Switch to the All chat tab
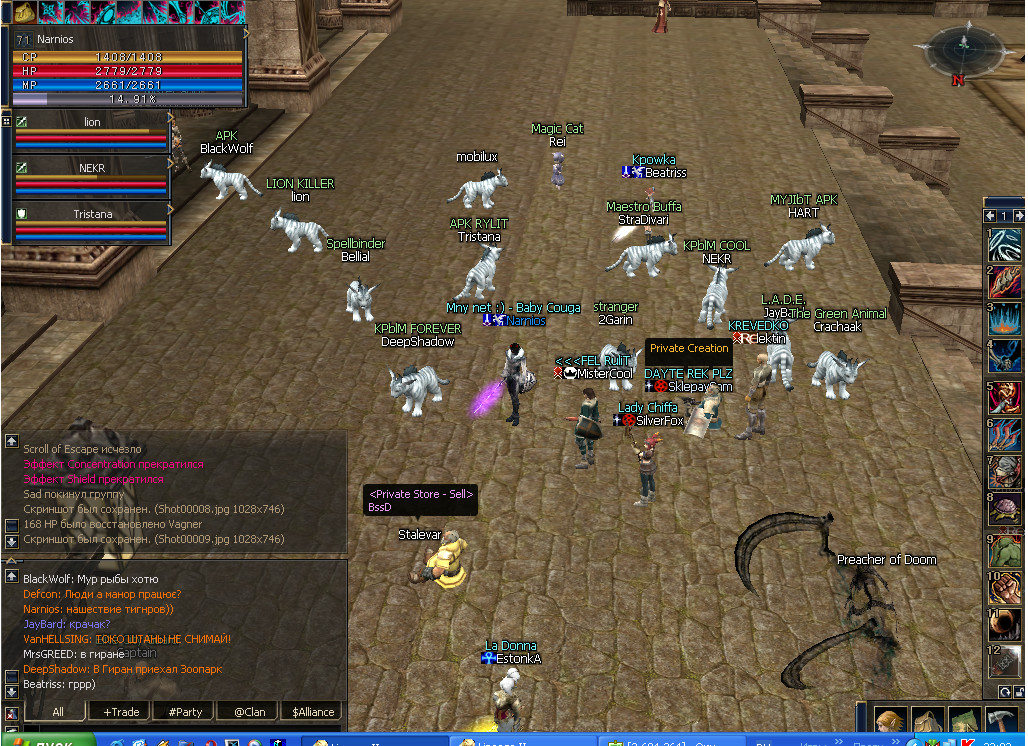The image size is (1028, 746). pos(57,712)
